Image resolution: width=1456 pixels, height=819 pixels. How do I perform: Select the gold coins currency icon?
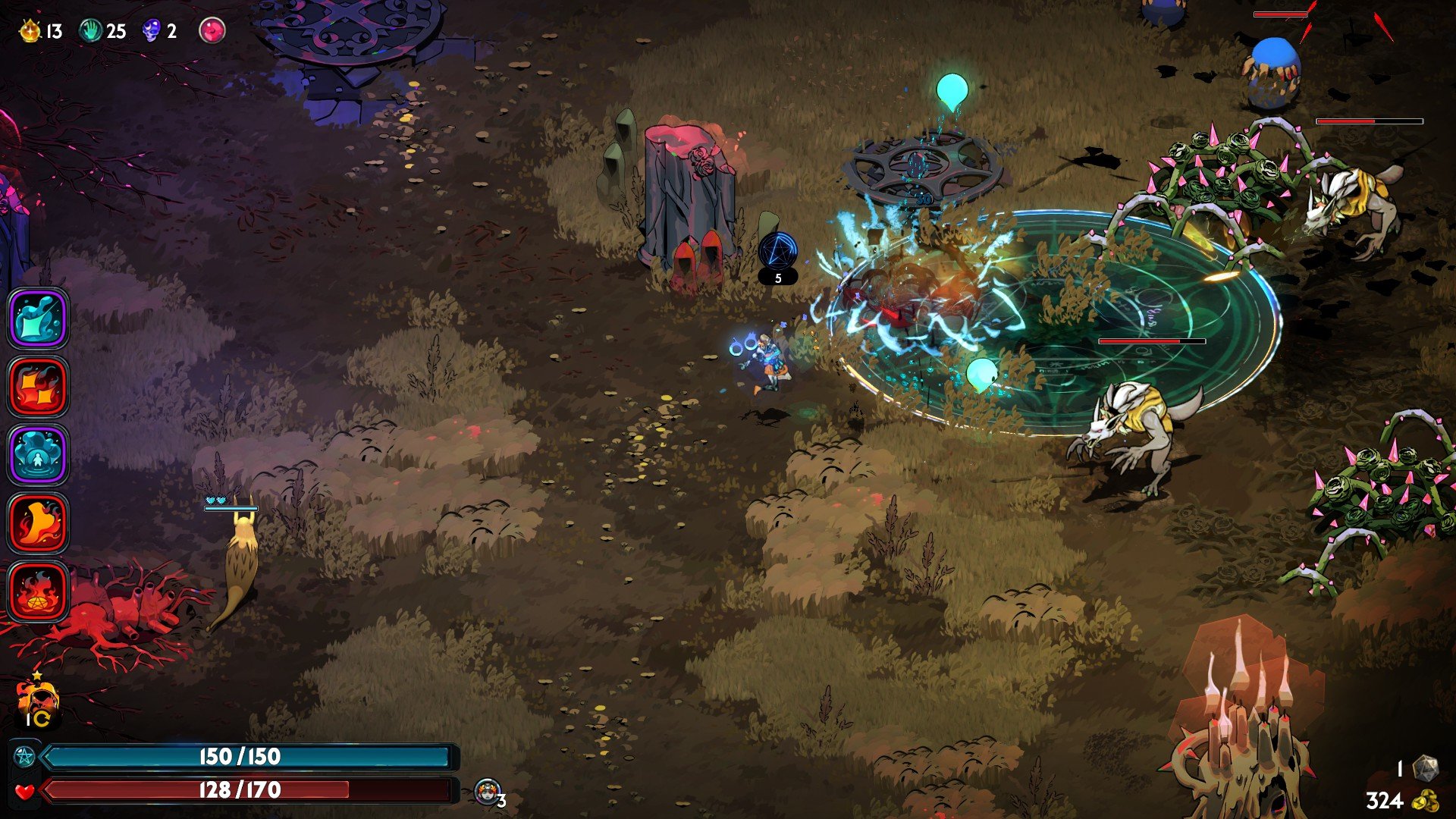(x=1427, y=801)
